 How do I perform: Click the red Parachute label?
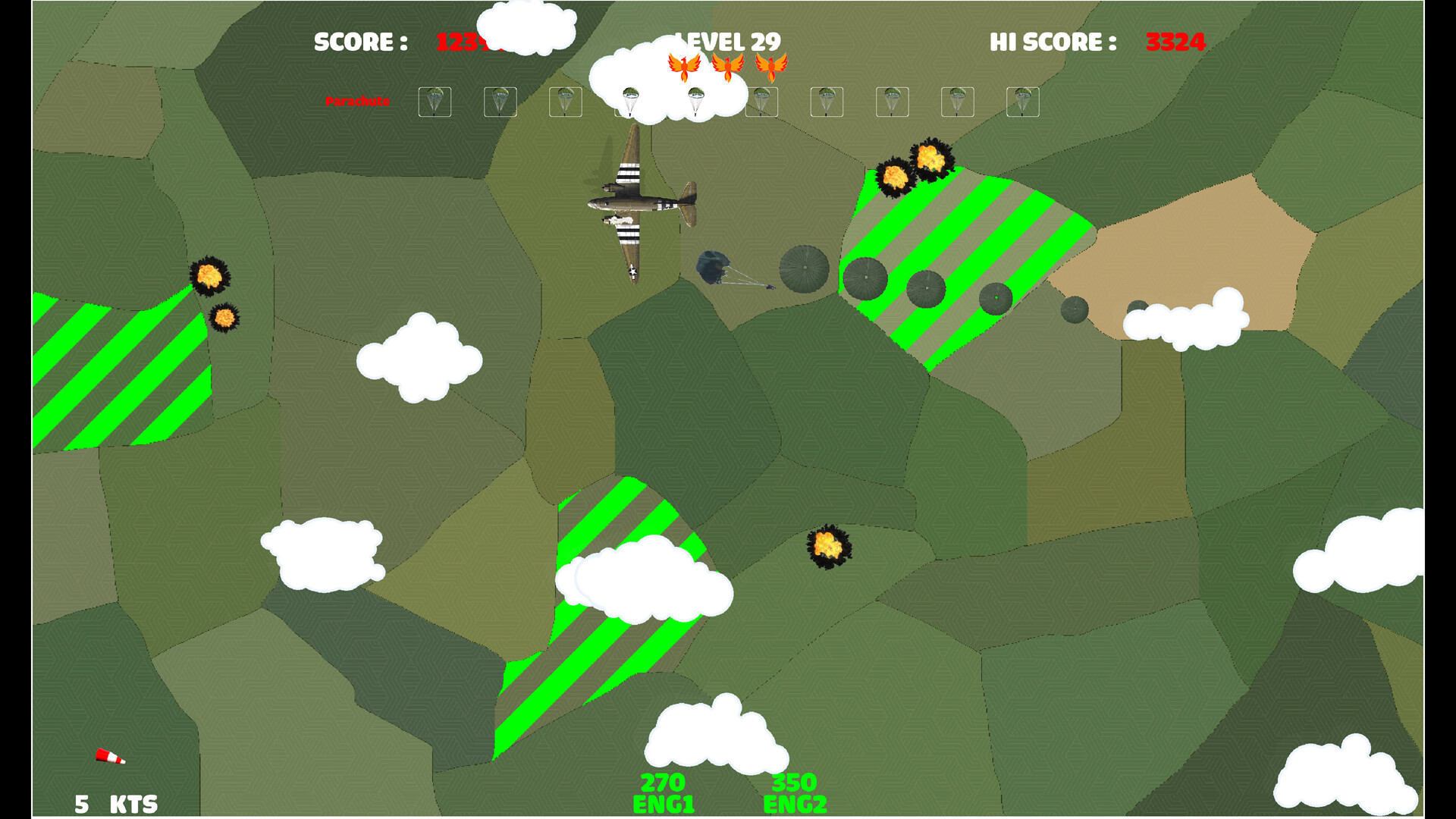pyautogui.click(x=358, y=101)
